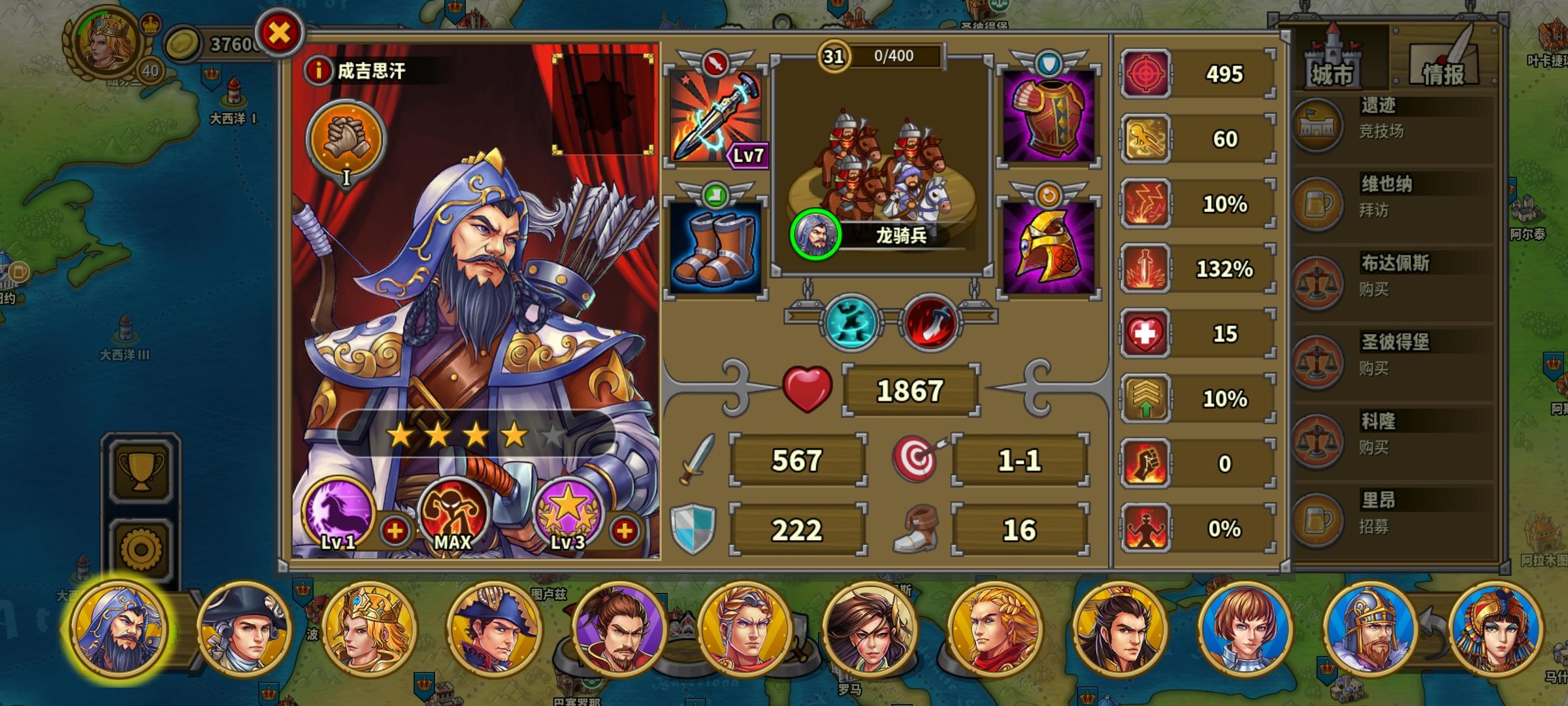
Task: Open the armor equipment slot
Action: pyautogui.click(x=1049, y=118)
